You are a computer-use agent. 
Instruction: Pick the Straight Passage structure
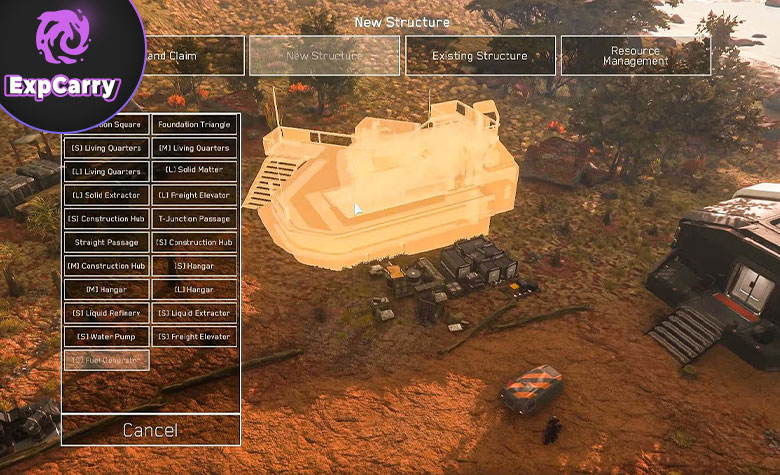(106, 242)
